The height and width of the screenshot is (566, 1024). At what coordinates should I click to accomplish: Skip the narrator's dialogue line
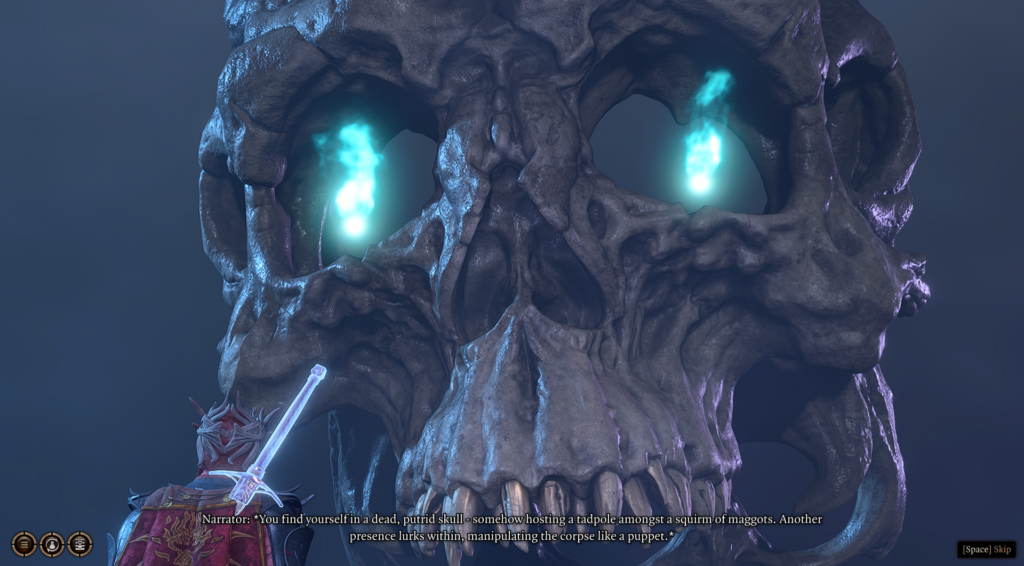(987, 549)
